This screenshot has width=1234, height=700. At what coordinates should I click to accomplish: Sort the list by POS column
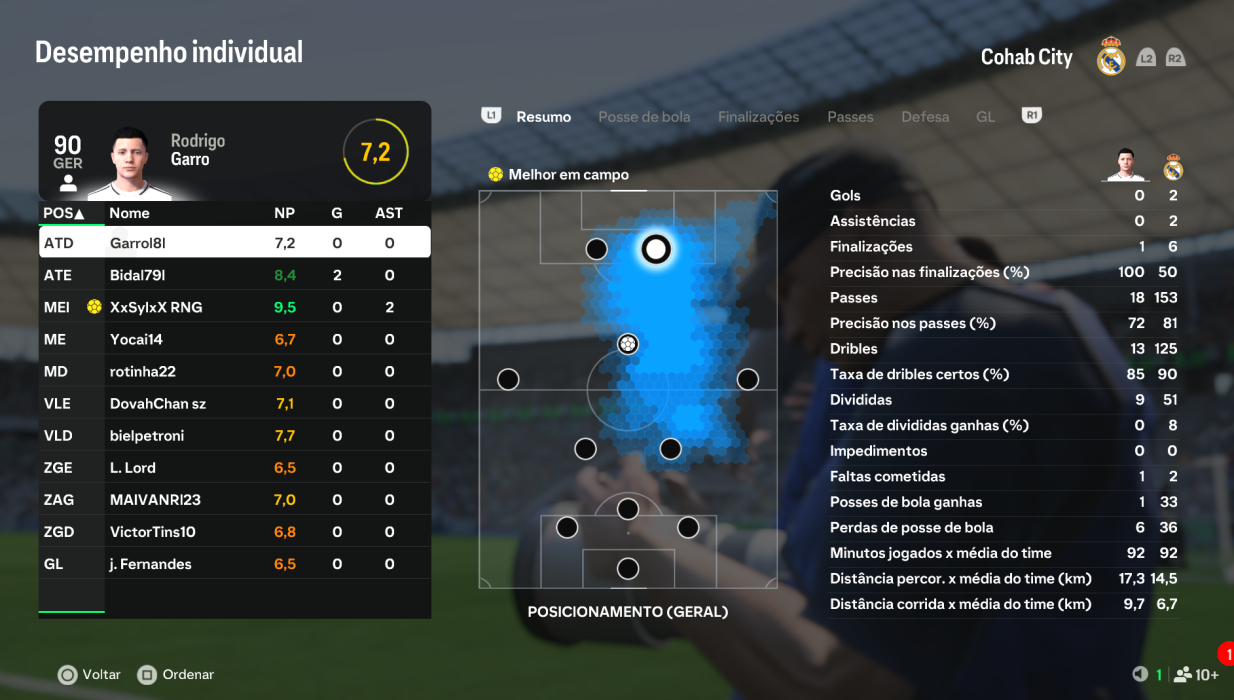[63, 213]
